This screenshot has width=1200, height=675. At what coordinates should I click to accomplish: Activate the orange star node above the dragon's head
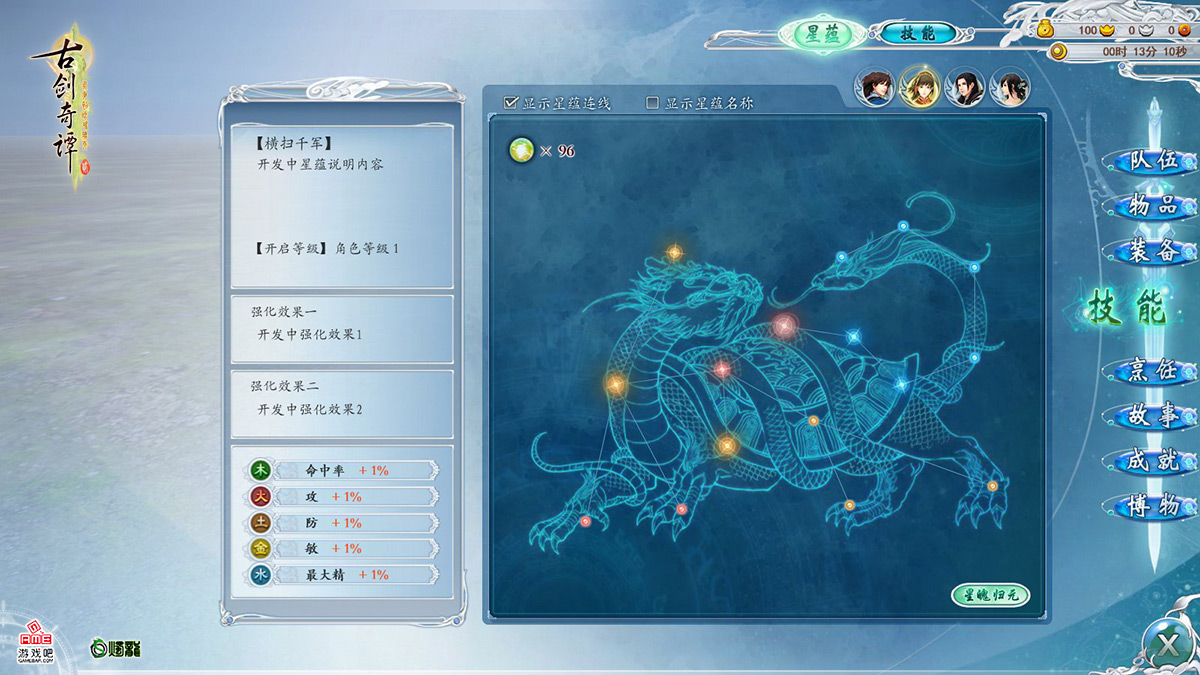point(675,252)
